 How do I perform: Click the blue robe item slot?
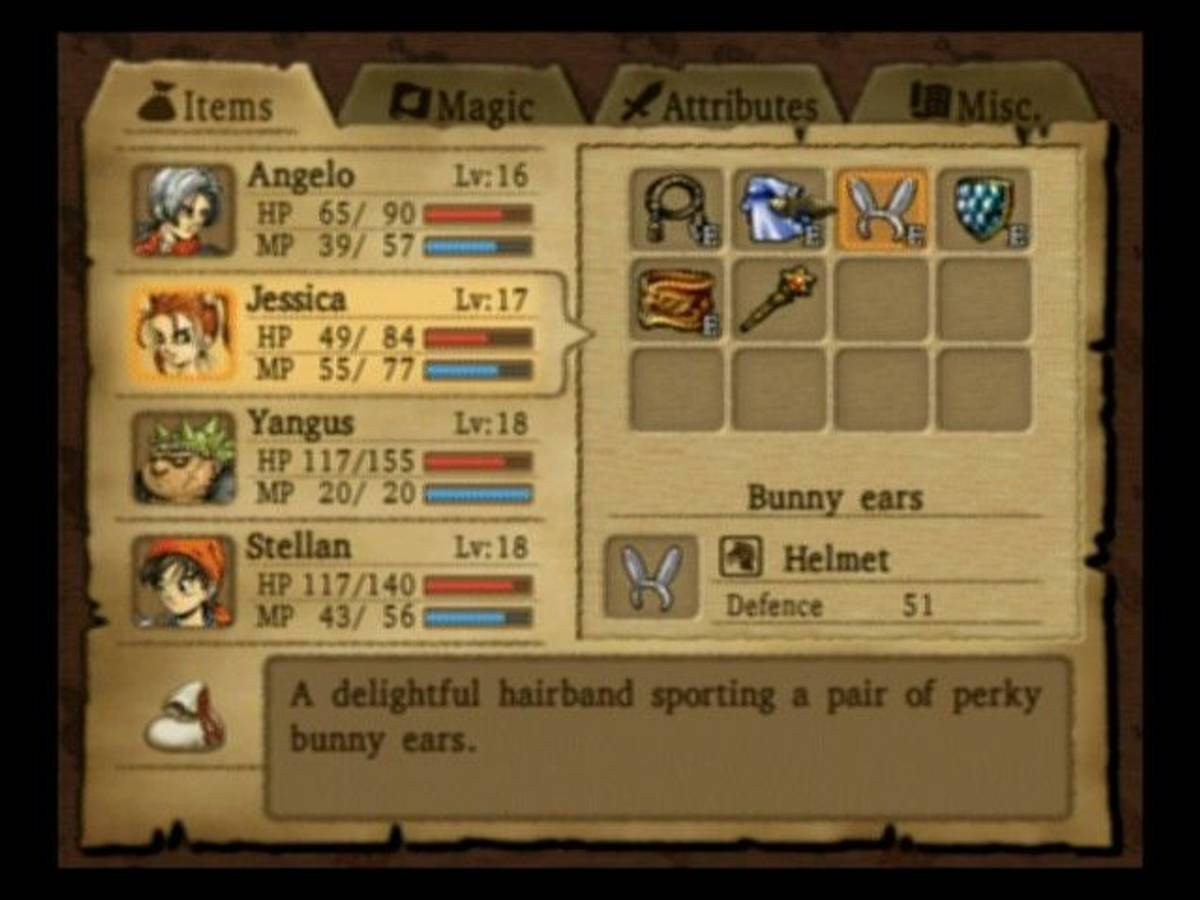[779, 209]
